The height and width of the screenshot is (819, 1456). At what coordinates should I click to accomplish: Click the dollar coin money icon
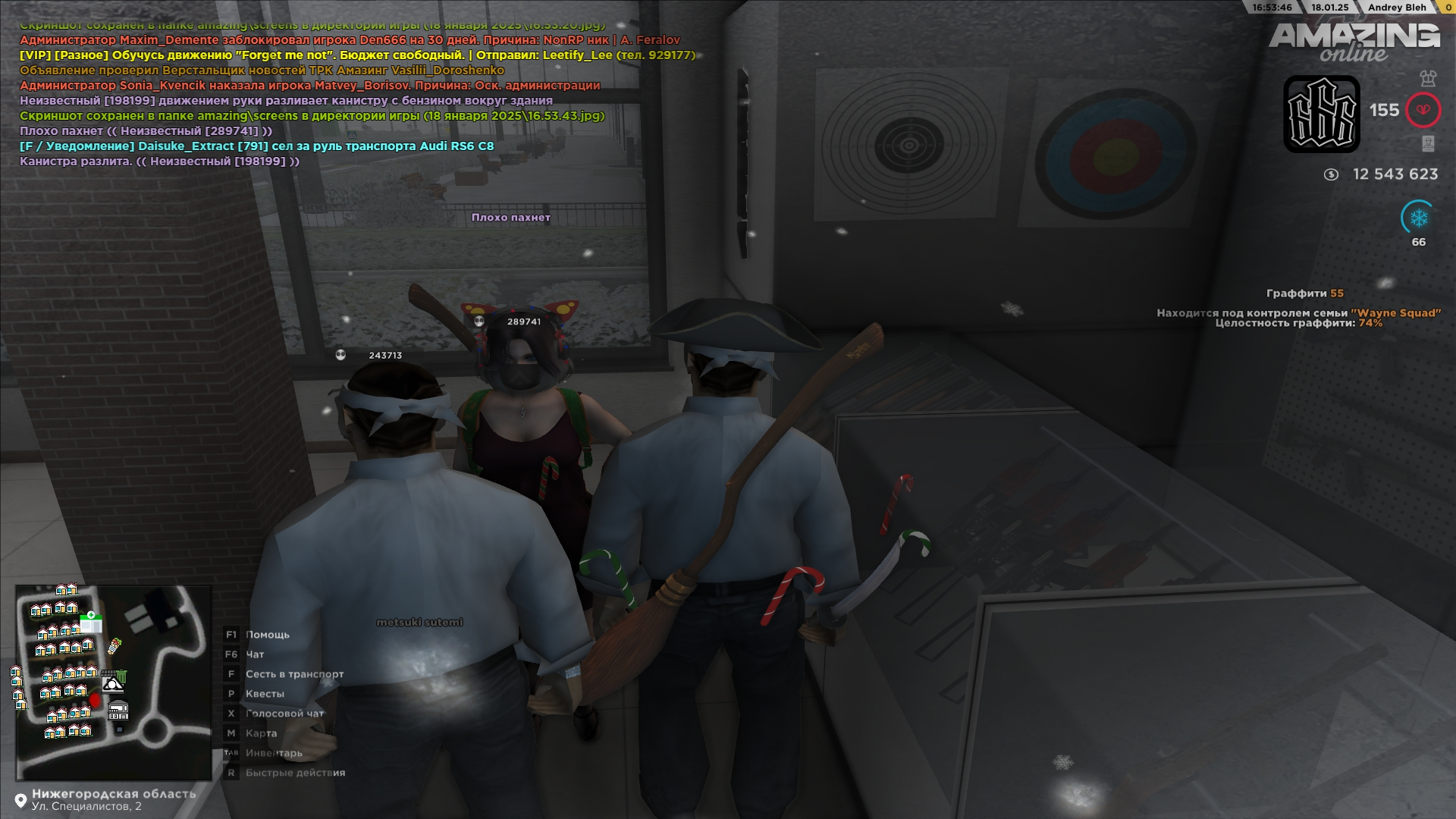point(1331,174)
